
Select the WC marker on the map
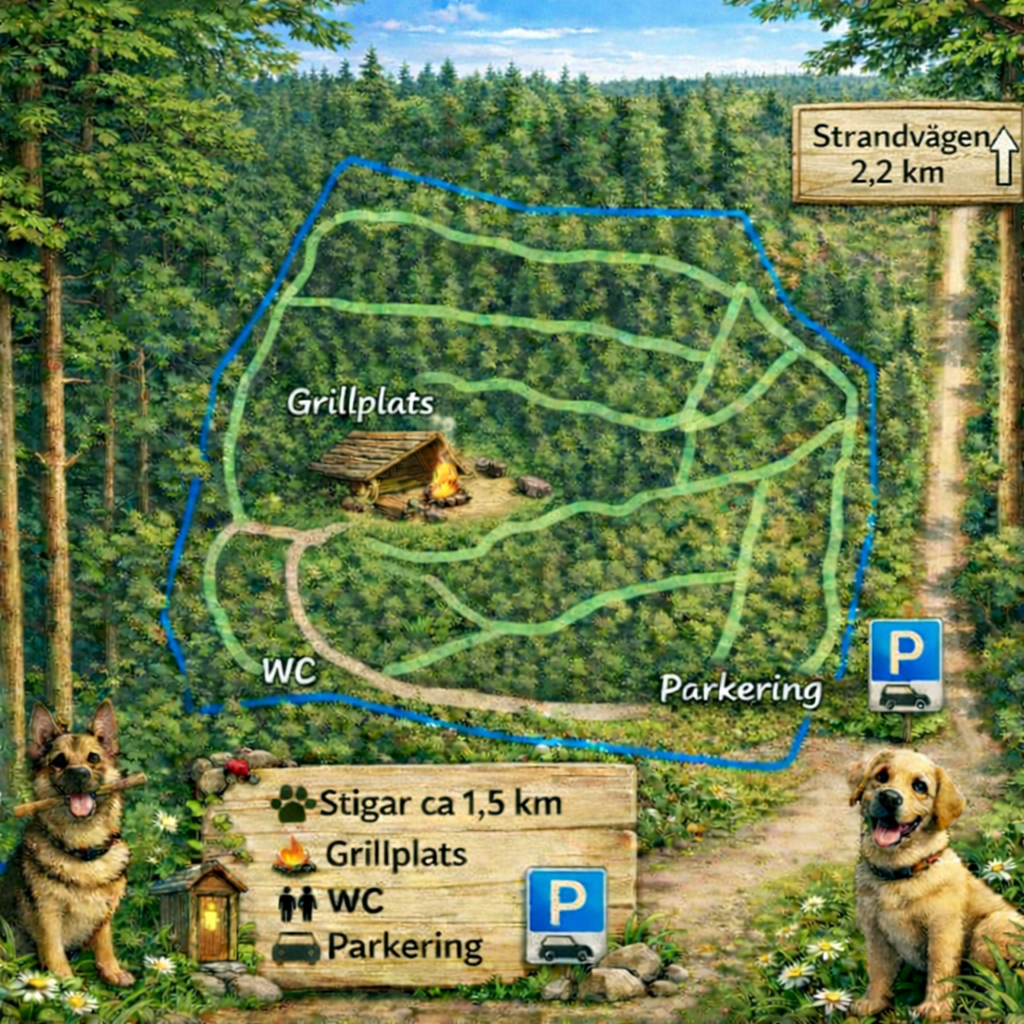289,672
